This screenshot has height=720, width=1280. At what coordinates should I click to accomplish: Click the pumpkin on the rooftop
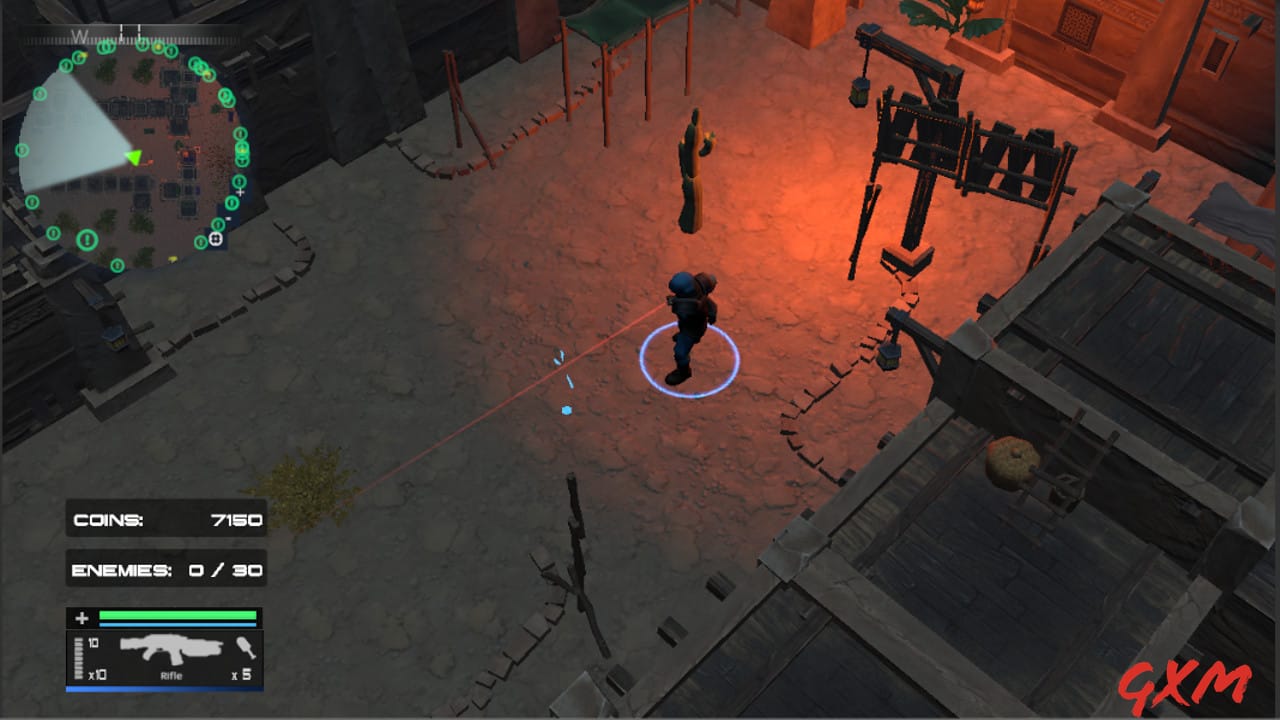click(1013, 463)
